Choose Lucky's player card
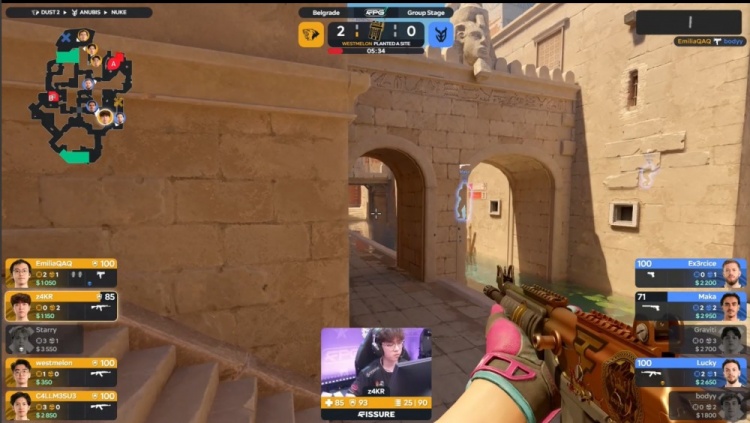750x423 pixels. coord(690,372)
